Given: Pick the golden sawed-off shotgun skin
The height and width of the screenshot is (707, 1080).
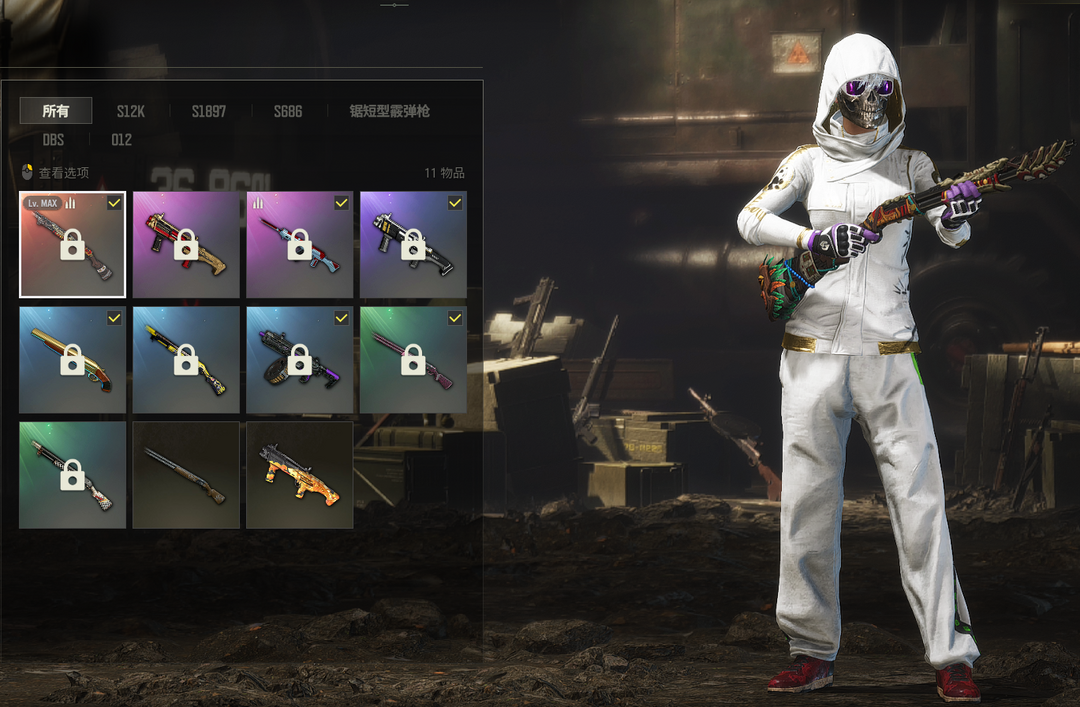Looking at the screenshot, I should click(73, 360).
